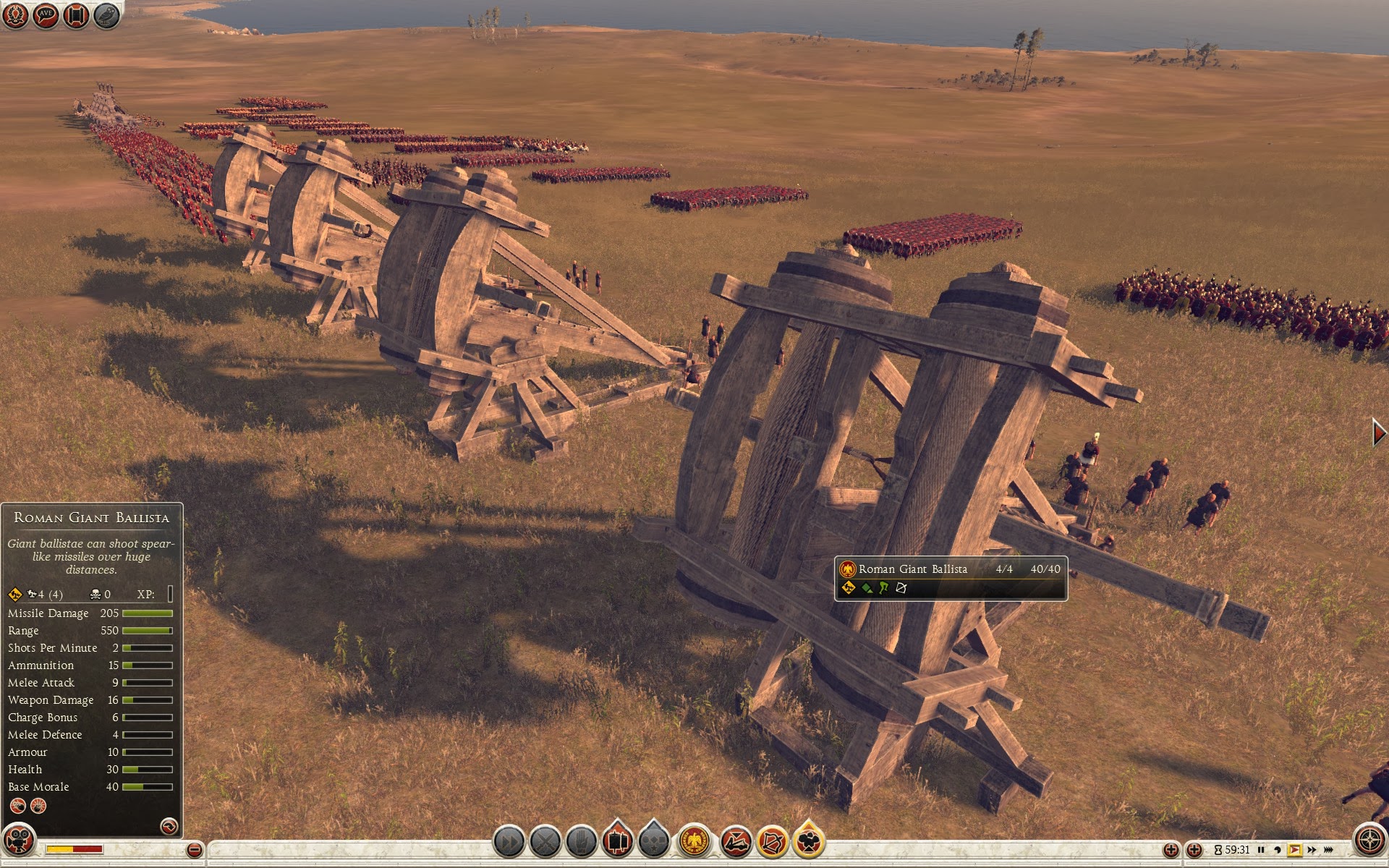The width and height of the screenshot is (1389, 868).
Task: Activate the raised hand halt button
Action: 581,842
